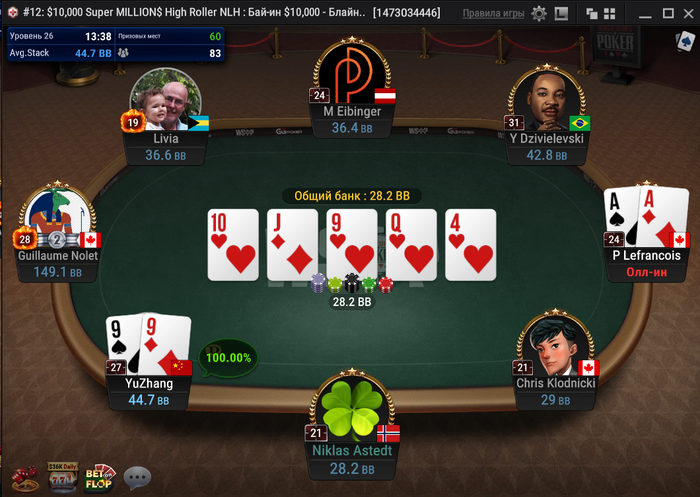Cascade the table windows
Screen dimensions: 700x497
[x=591, y=14]
